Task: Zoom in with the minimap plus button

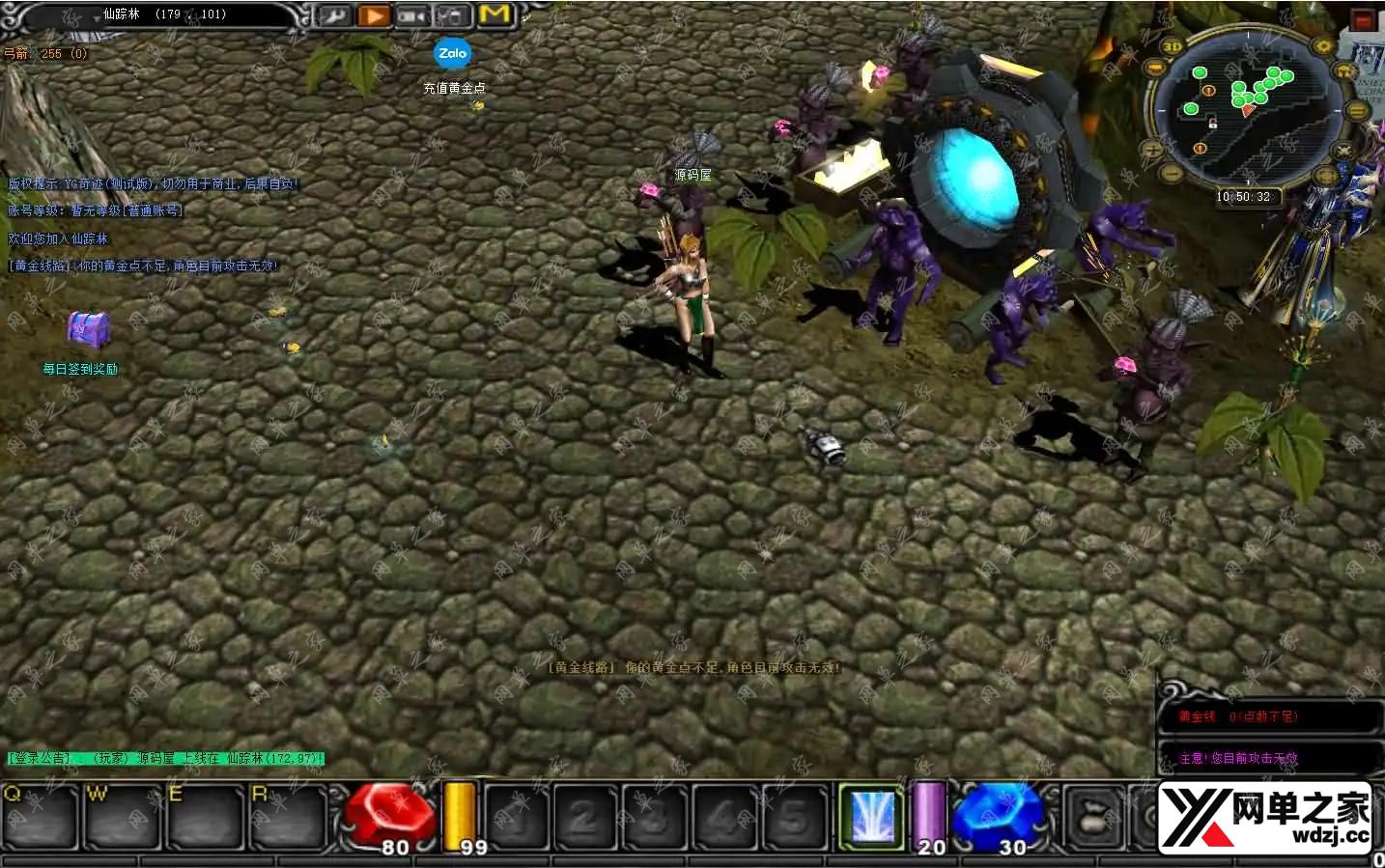Action: tap(1152, 150)
